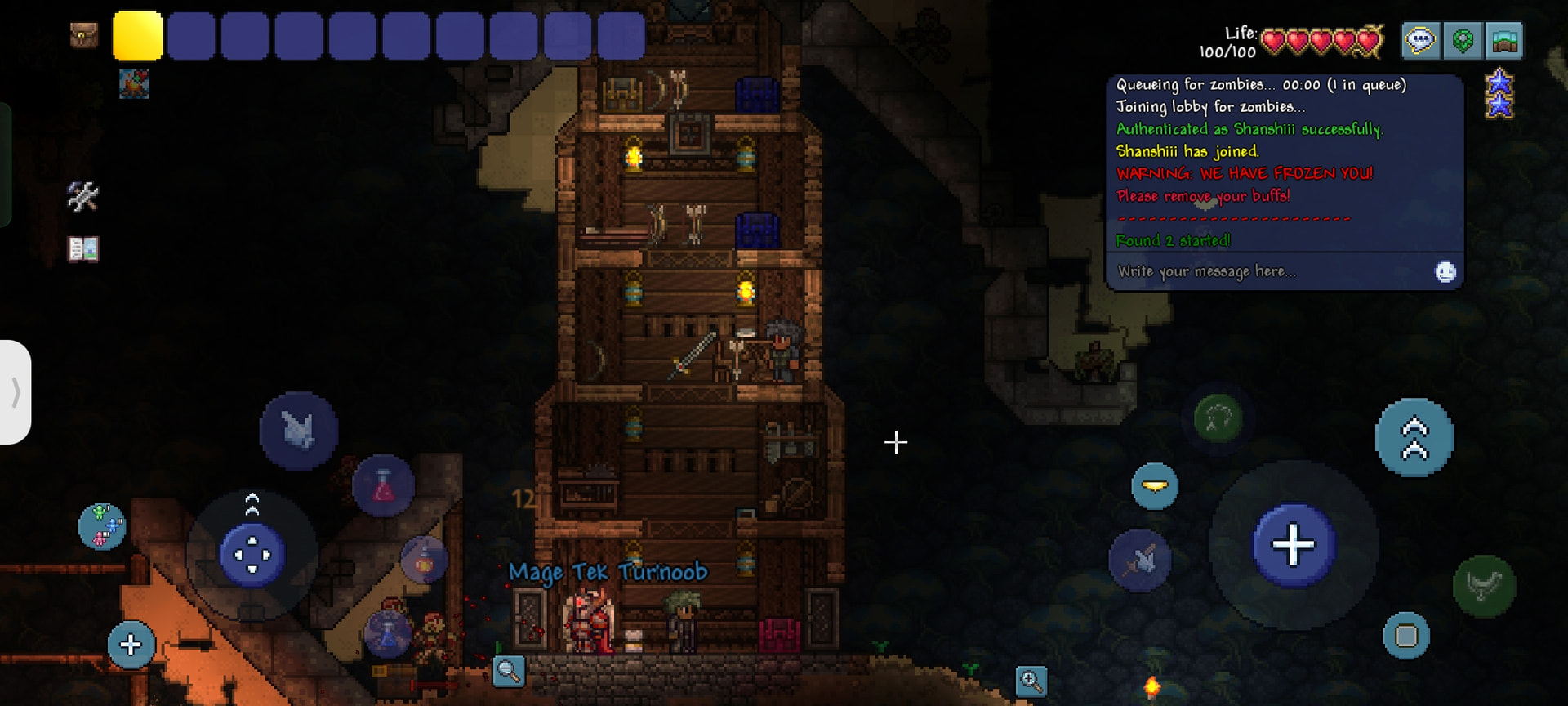
Task: Tap the pointing hand cursor button
Action: click(298, 431)
